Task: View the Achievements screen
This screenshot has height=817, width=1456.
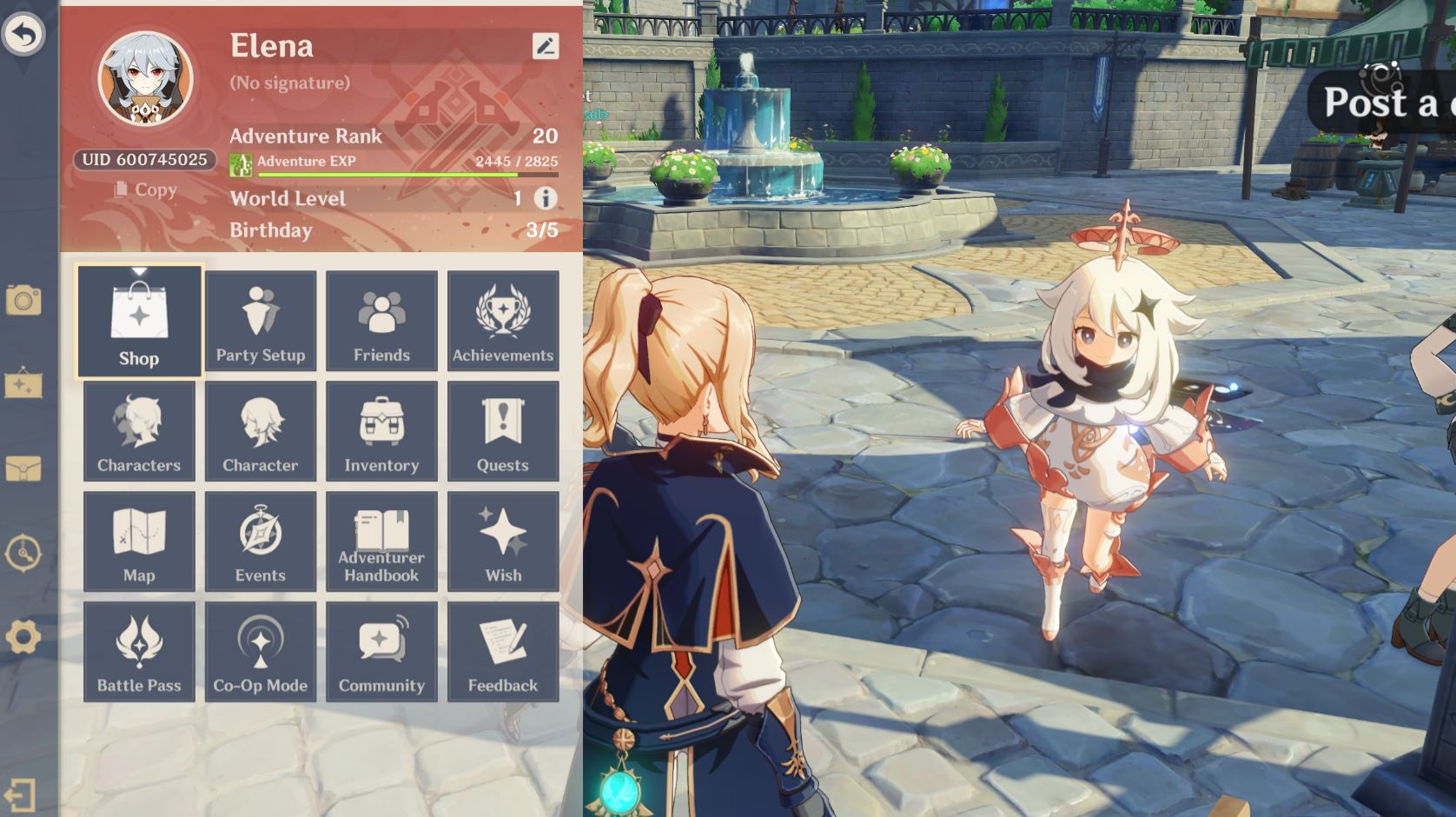Action: click(503, 321)
